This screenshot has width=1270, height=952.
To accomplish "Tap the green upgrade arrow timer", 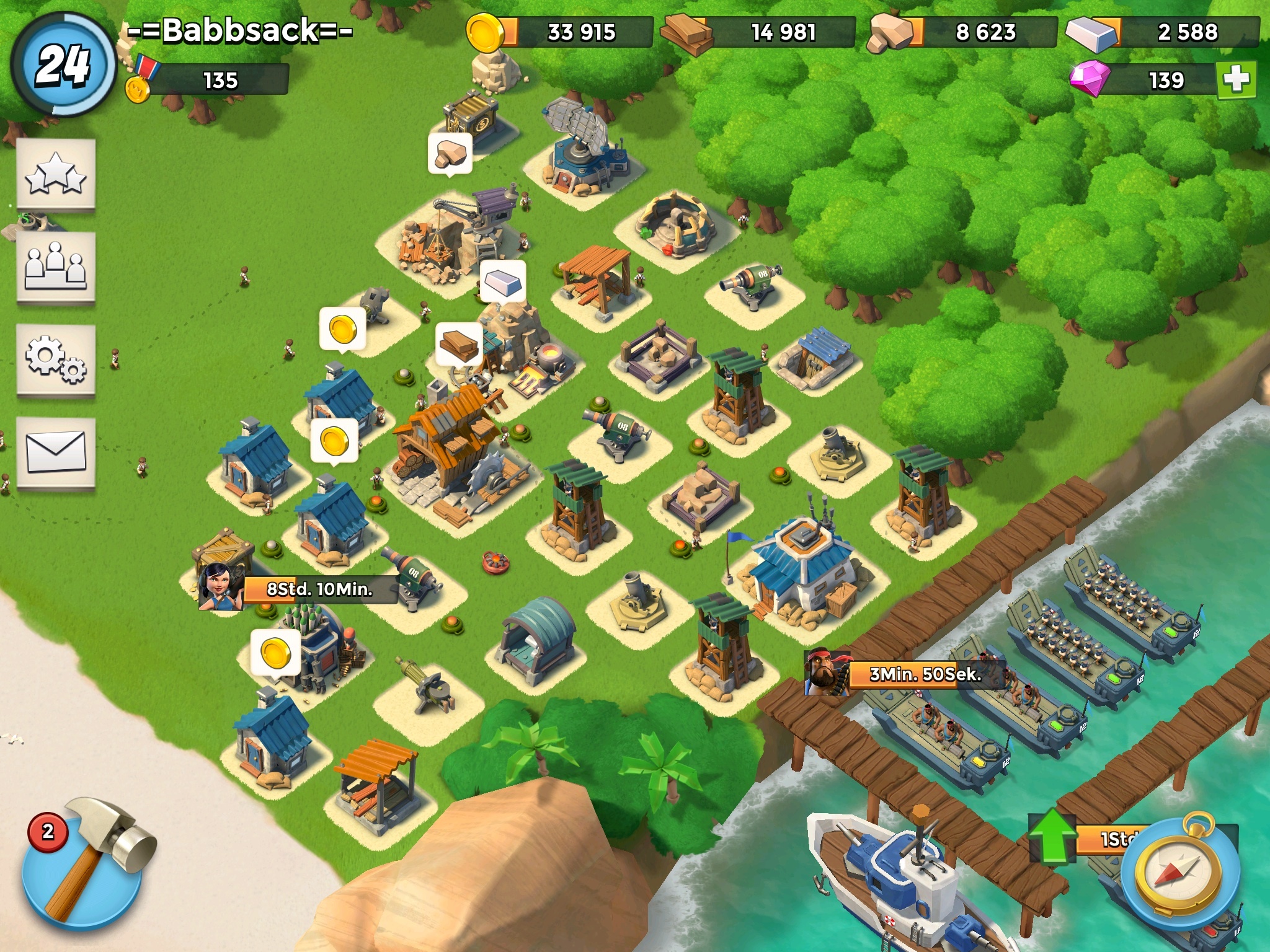I will [x=1052, y=838].
